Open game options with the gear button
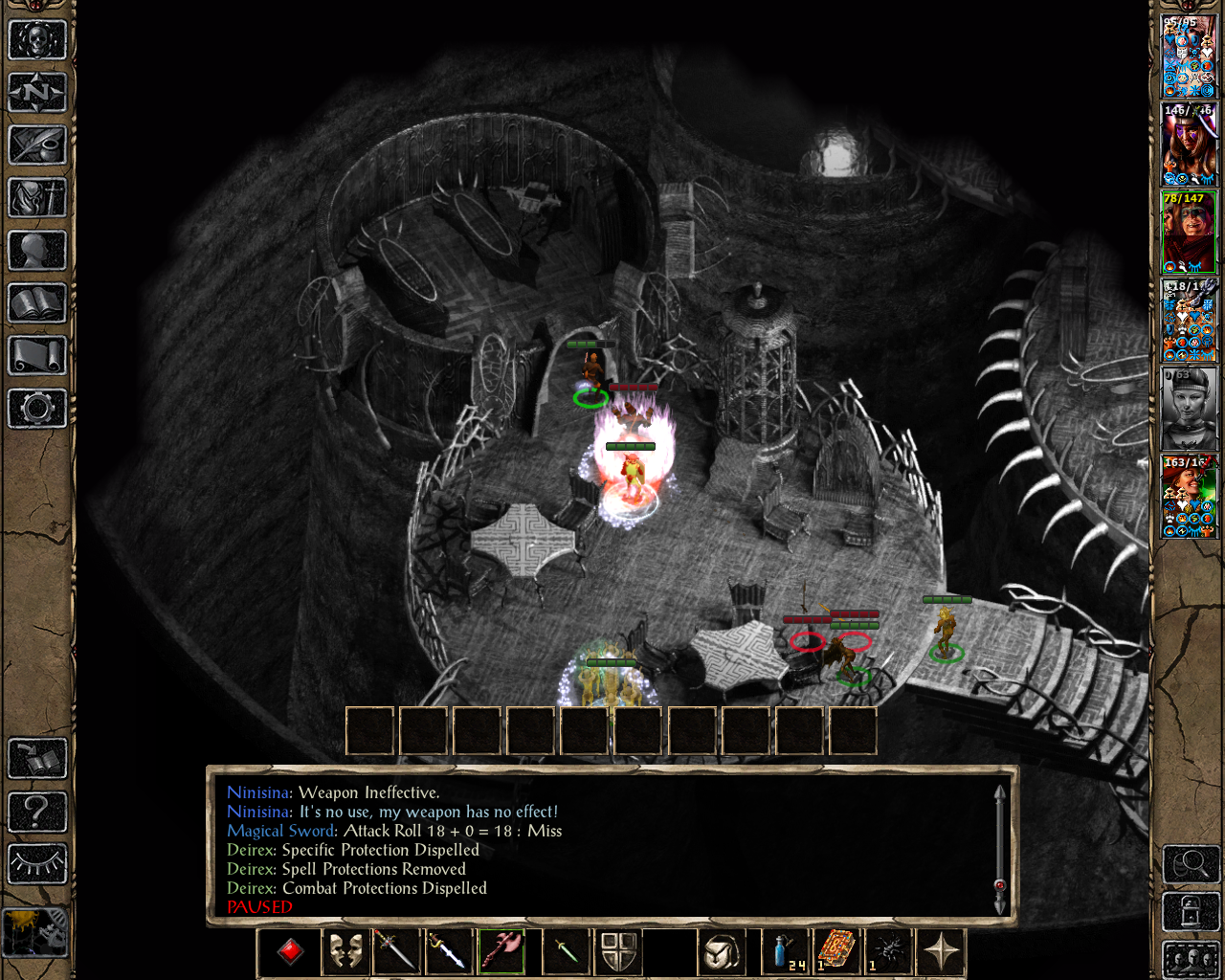 pos(37,409)
